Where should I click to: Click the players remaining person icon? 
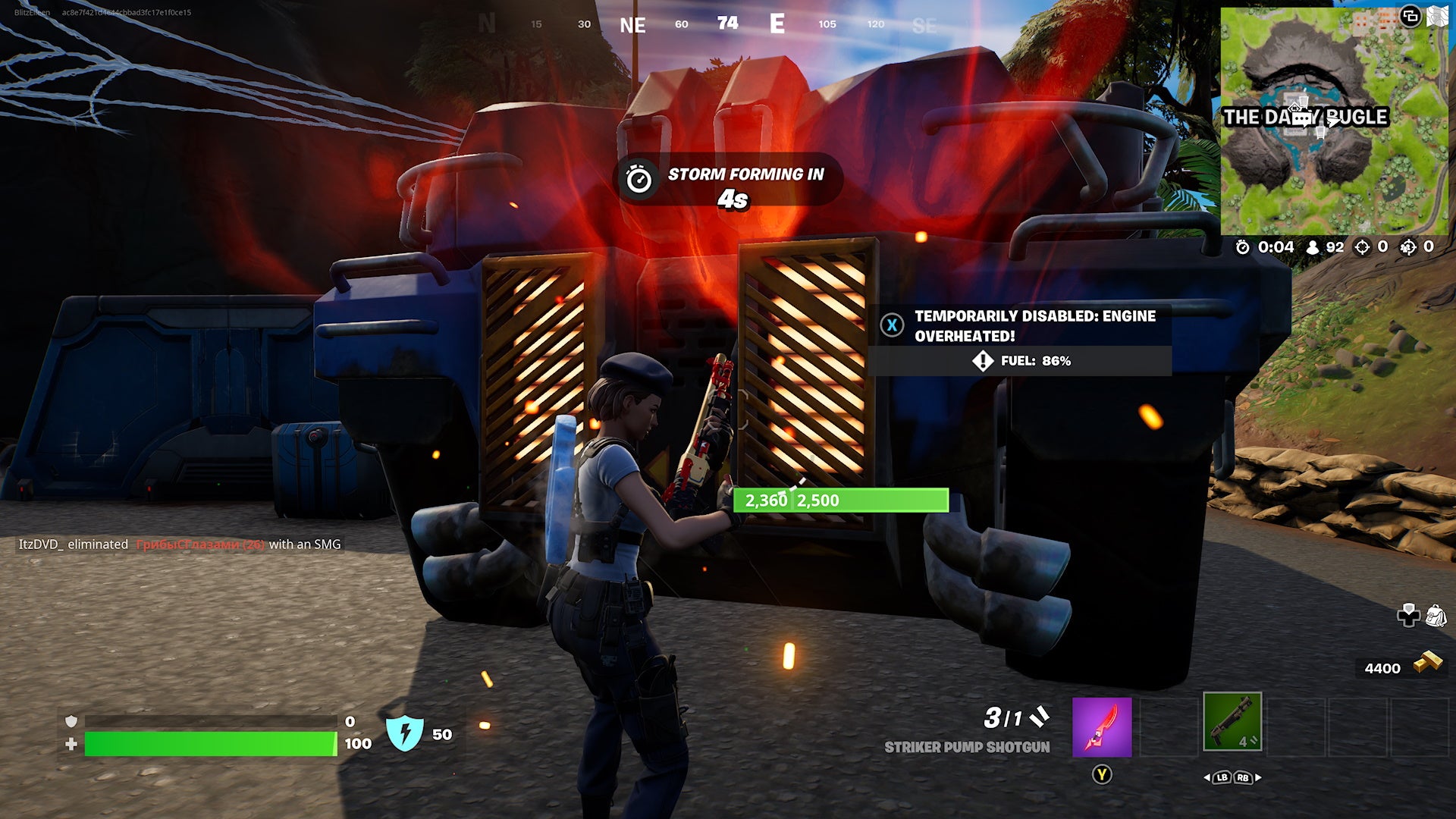pos(1312,246)
